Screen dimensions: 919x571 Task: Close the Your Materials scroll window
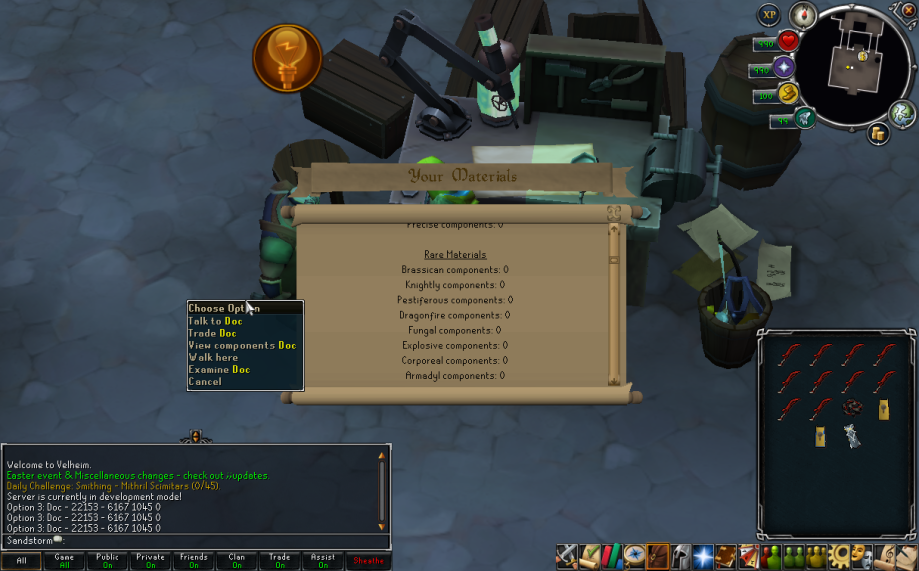[x=614, y=212]
